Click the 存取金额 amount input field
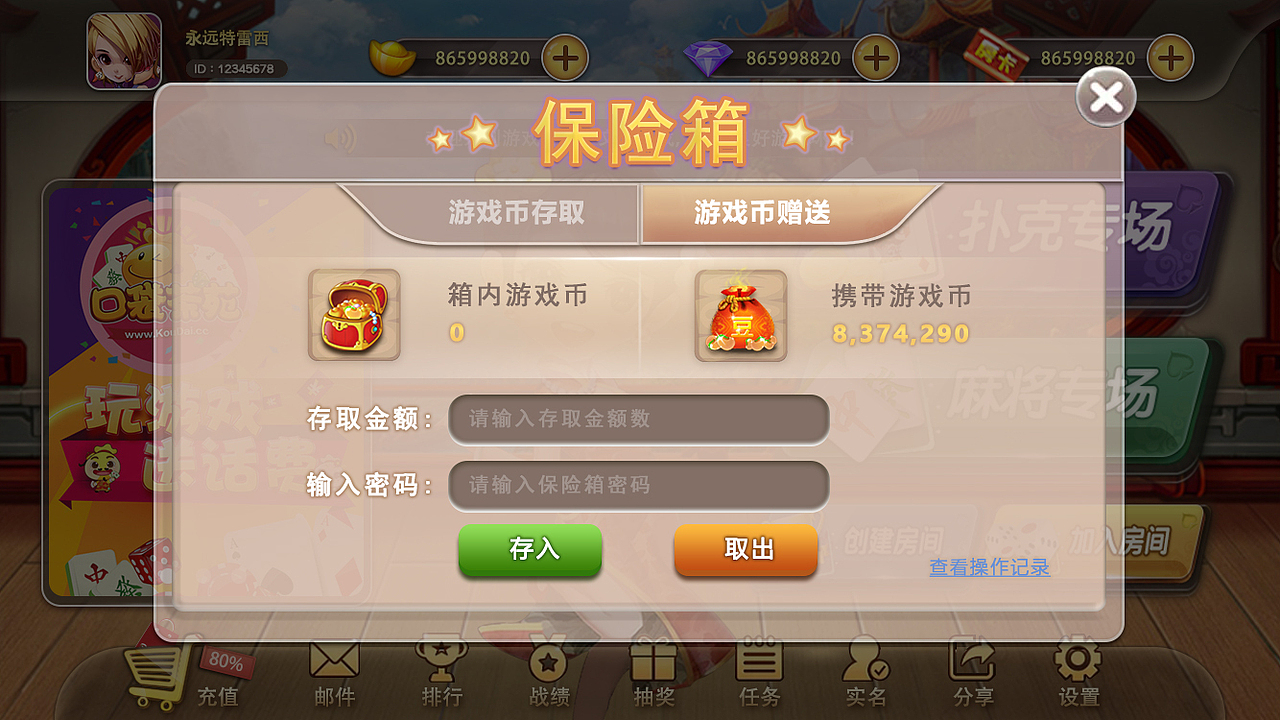 [639, 419]
